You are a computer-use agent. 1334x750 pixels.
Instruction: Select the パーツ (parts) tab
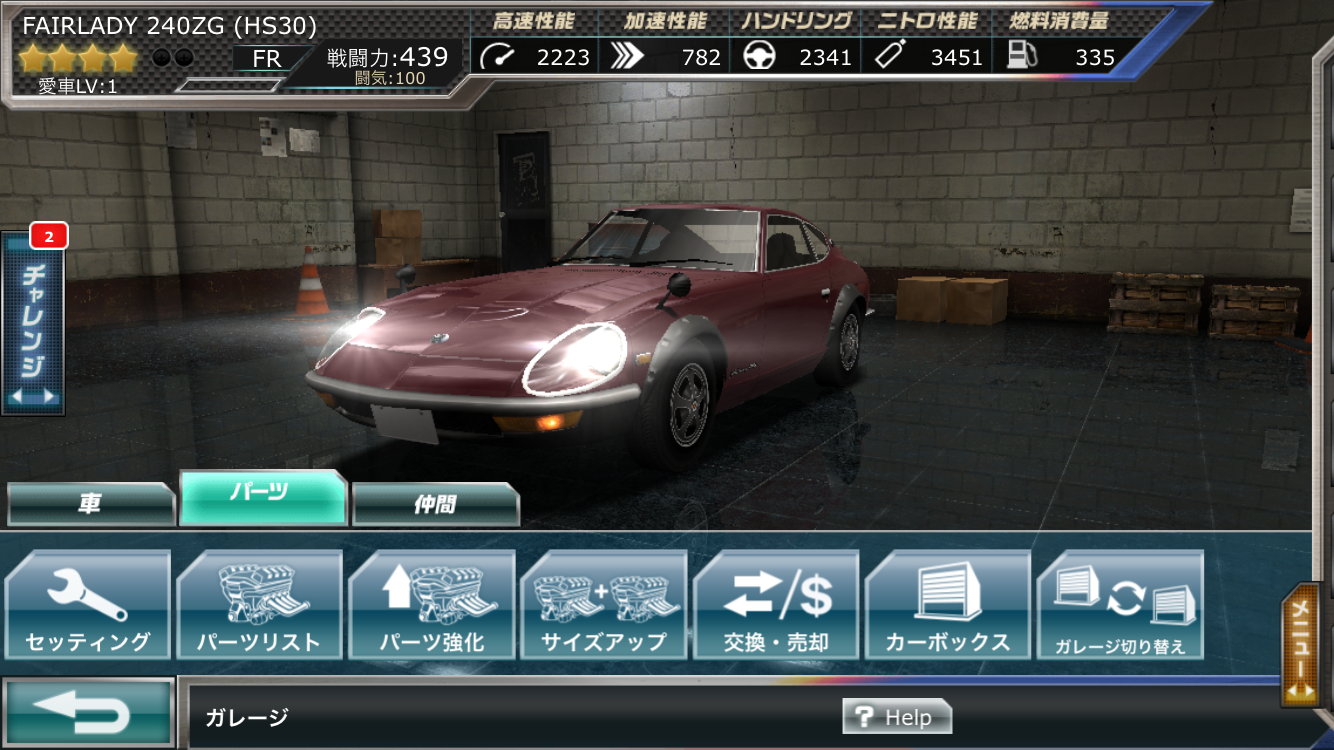point(263,497)
